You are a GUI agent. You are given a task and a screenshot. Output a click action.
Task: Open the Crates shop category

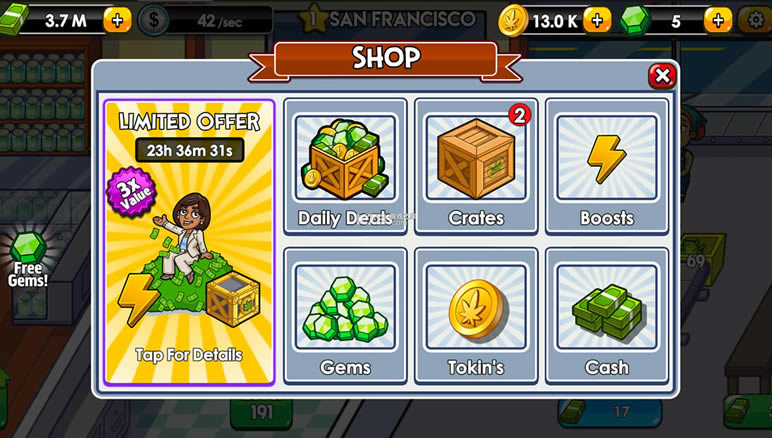[x=476, y=165]
